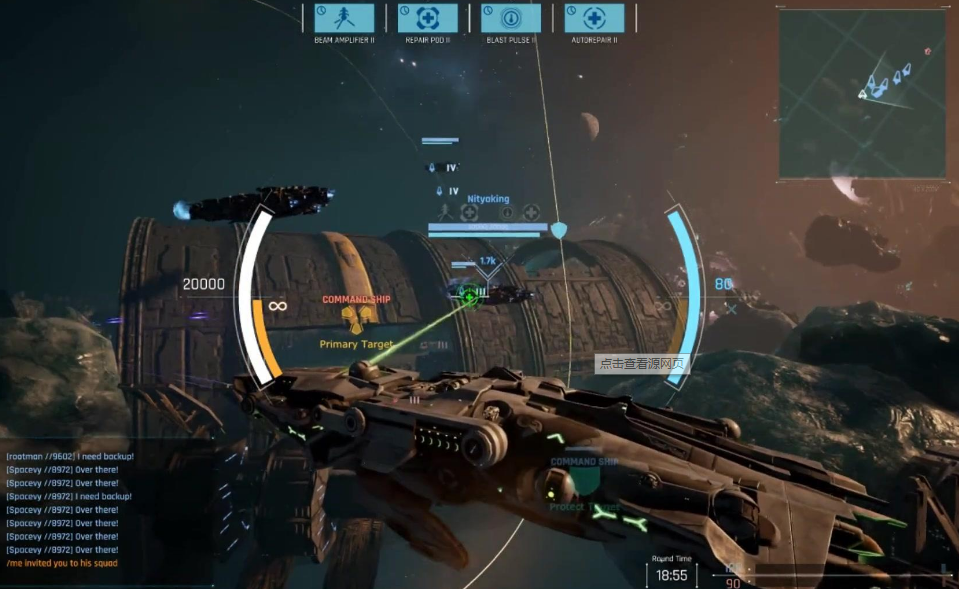Trigger the Blast Pulse II module

coord(511,18)
